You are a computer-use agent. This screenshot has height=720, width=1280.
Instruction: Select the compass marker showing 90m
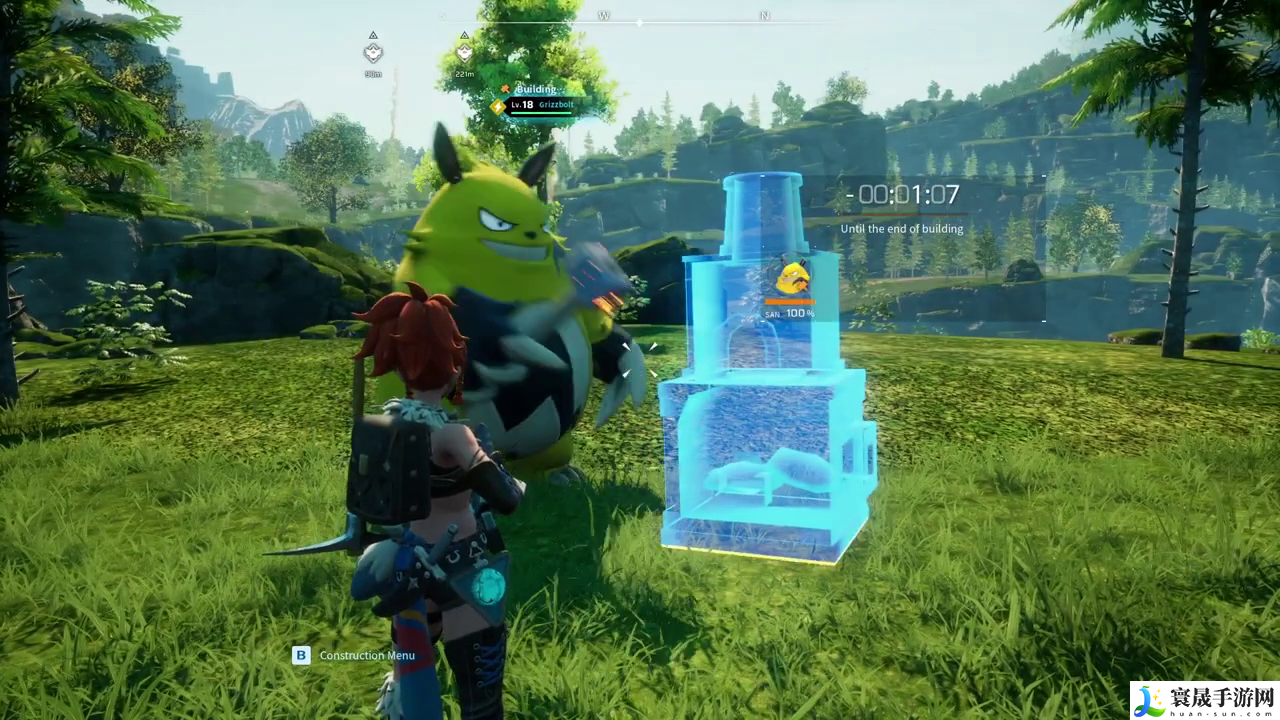(x=373, y=53)
